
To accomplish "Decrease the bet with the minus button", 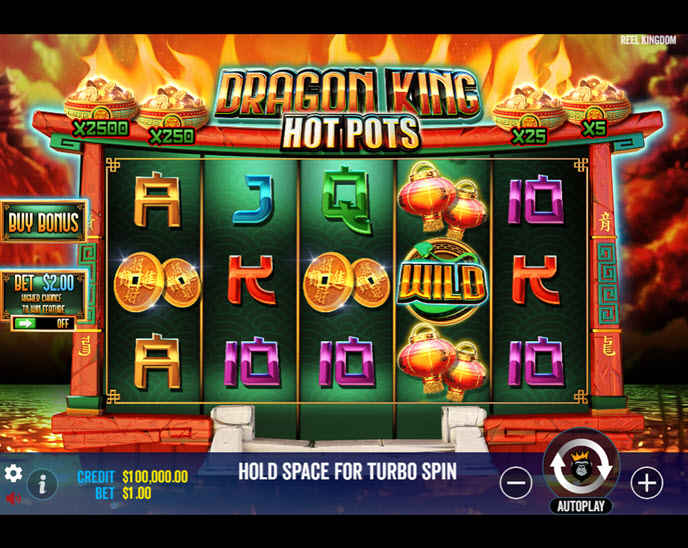I will coord(516,483).
